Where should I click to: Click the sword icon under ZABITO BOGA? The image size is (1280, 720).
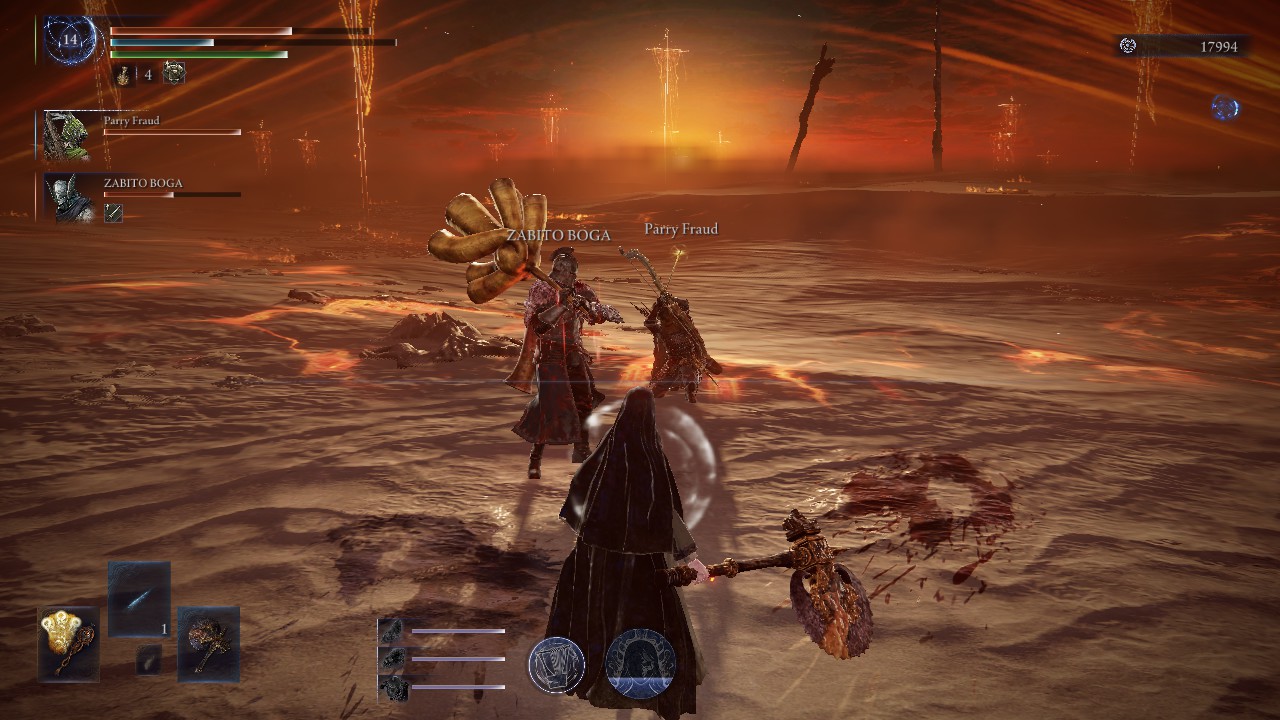(113, 213)
